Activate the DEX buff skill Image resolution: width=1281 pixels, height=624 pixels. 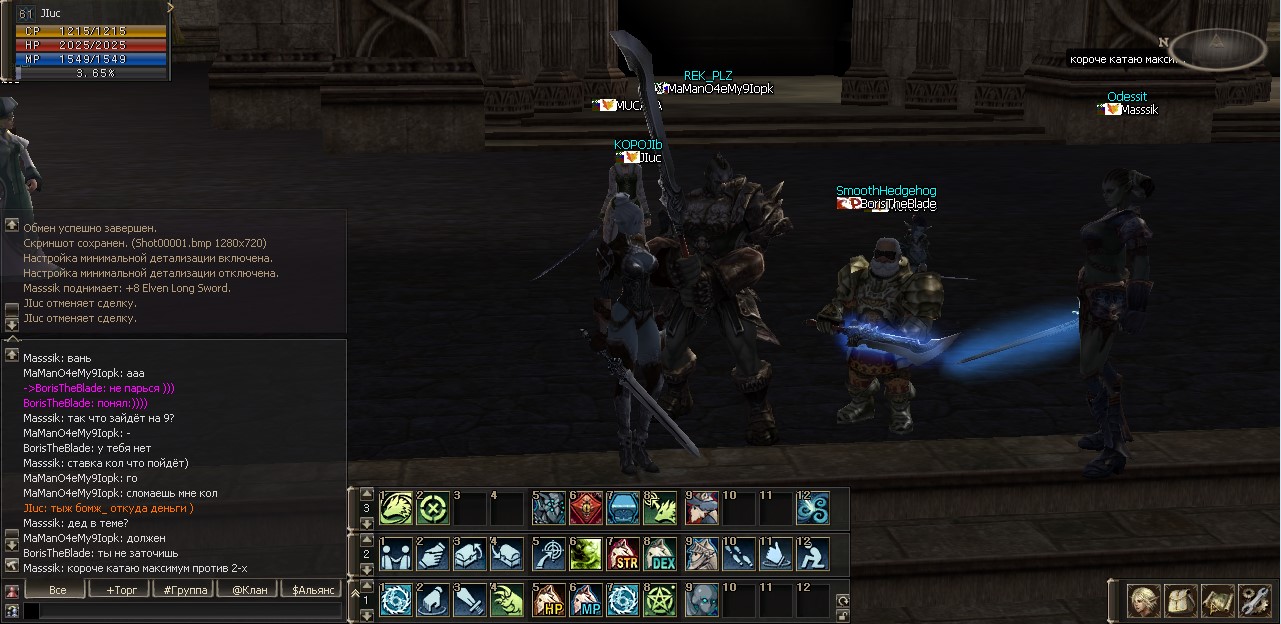tap(661, 554)
